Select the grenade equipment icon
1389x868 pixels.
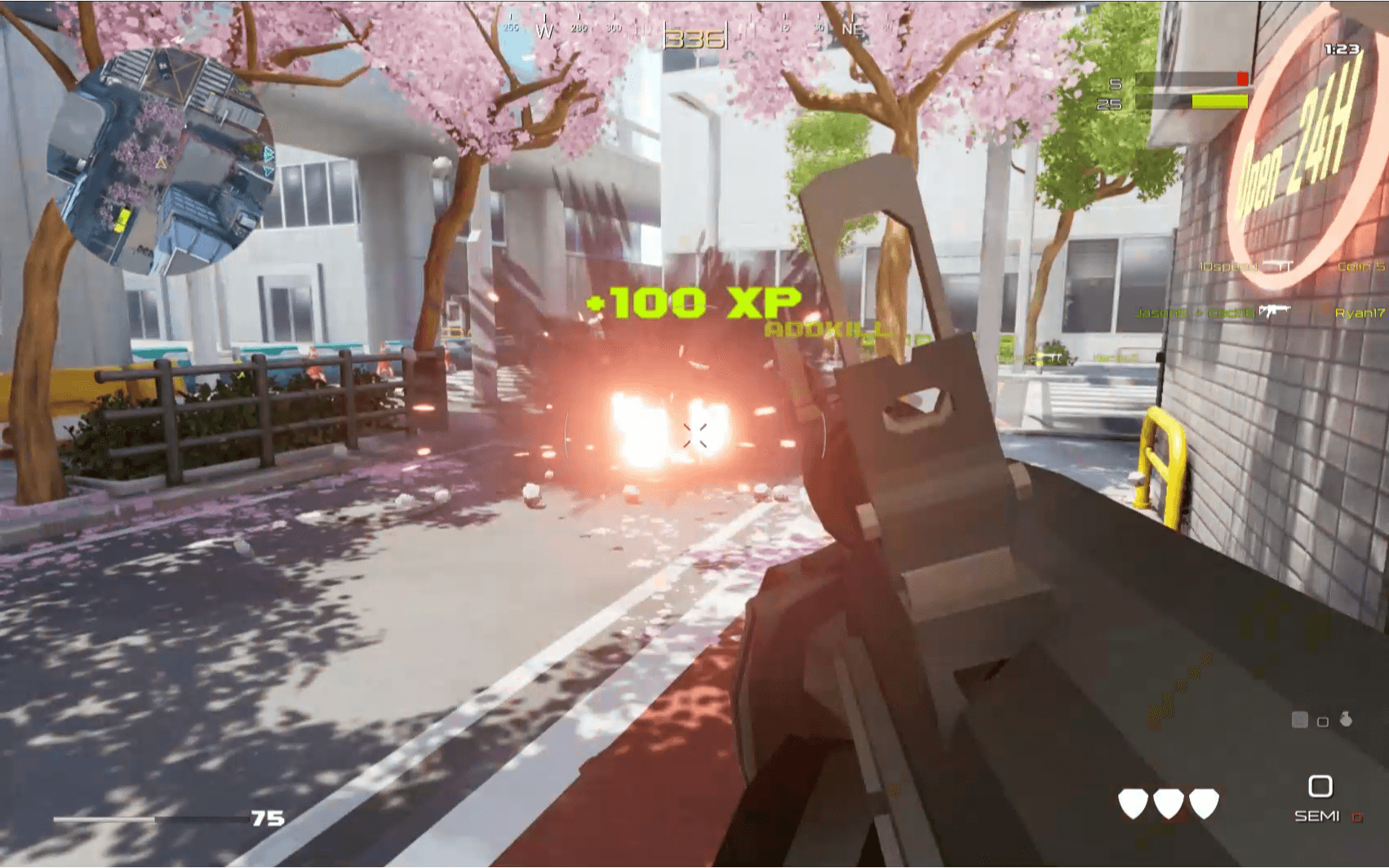tap(1346, 720)
